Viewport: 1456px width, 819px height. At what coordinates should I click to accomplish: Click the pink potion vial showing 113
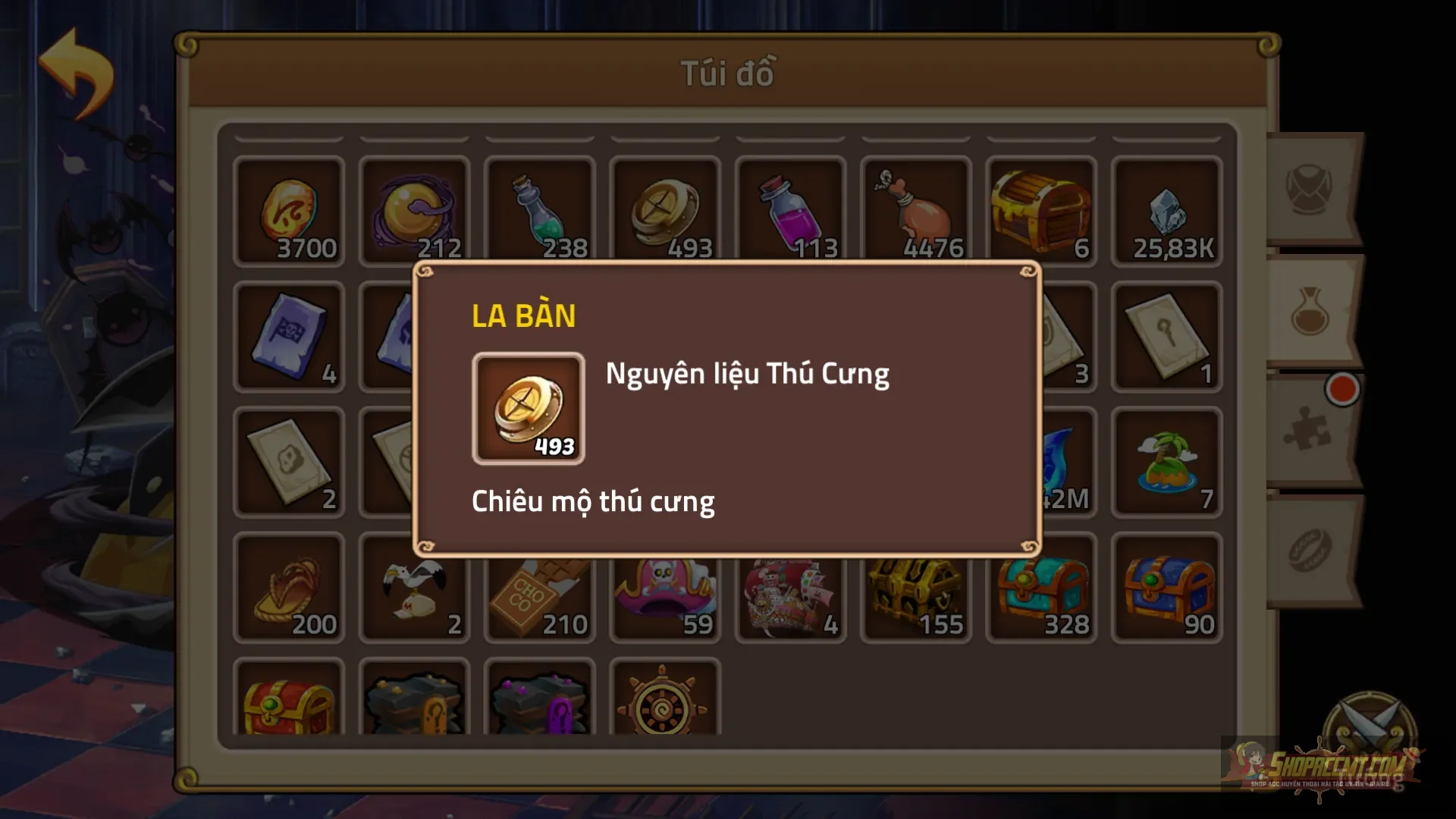click(x=790, y=211)
